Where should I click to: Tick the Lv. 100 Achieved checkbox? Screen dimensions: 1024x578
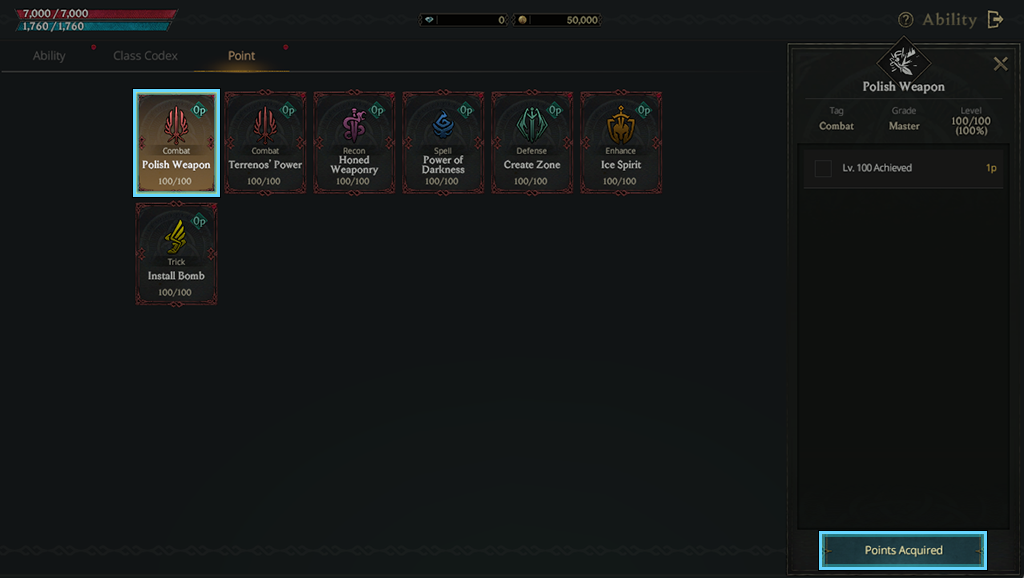[823, 168]
